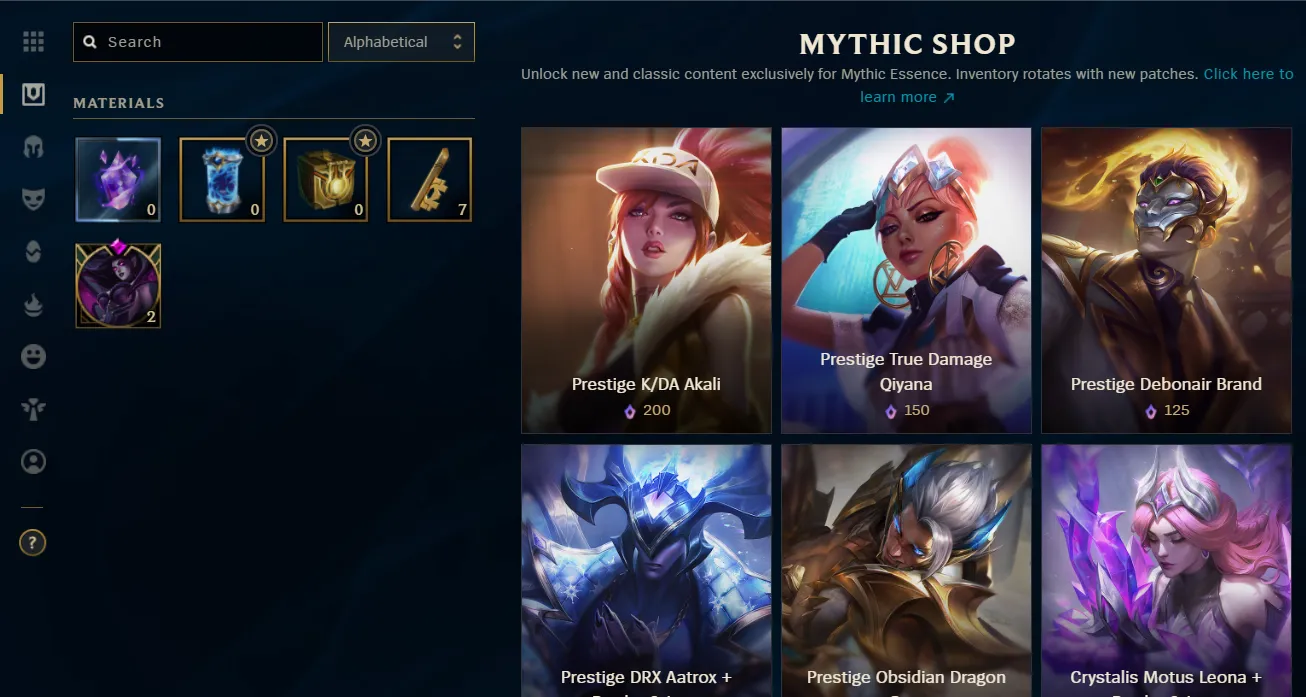
Task: Open the Alphabetical sort dropdown
Action: [401, 42]
